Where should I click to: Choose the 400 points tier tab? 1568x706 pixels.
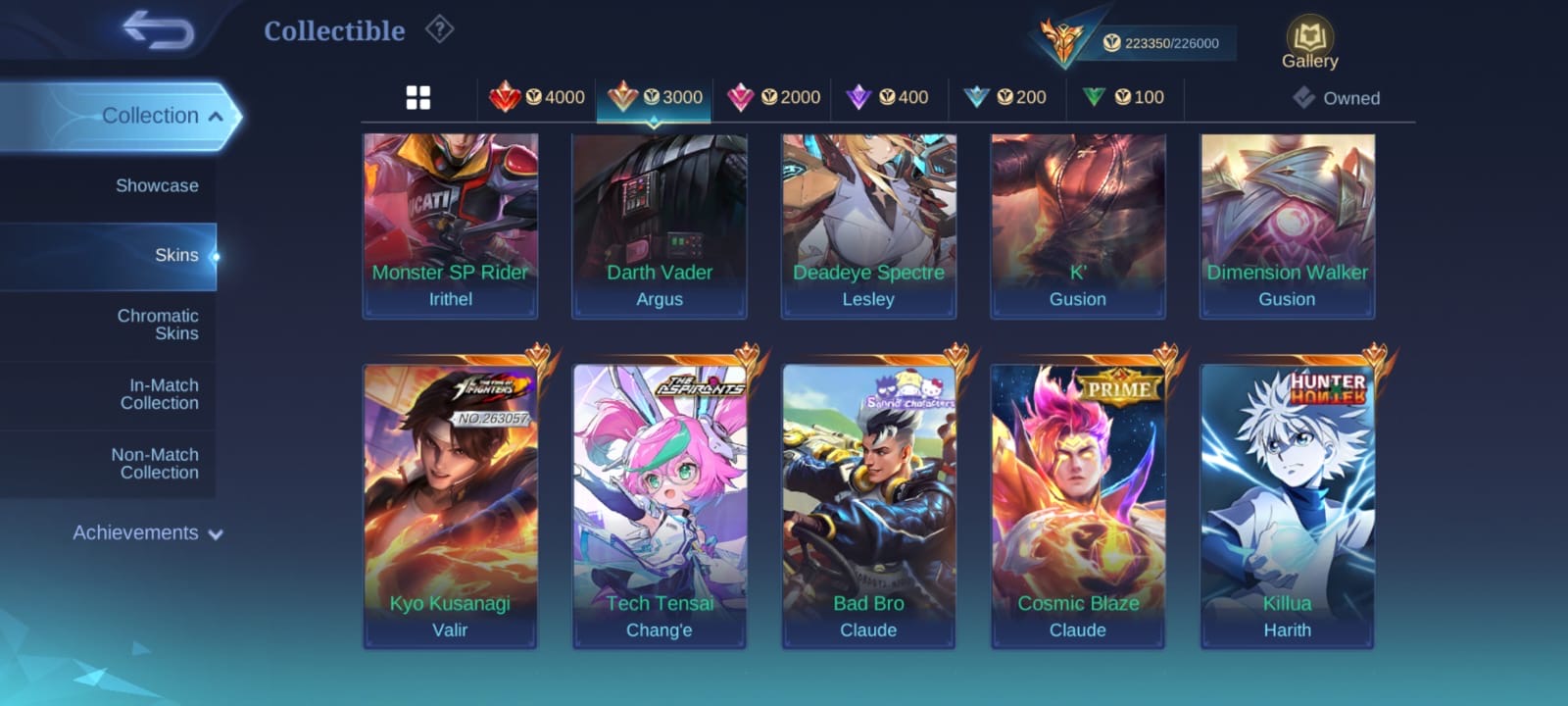pyautogui.click(x=888, y=98)
